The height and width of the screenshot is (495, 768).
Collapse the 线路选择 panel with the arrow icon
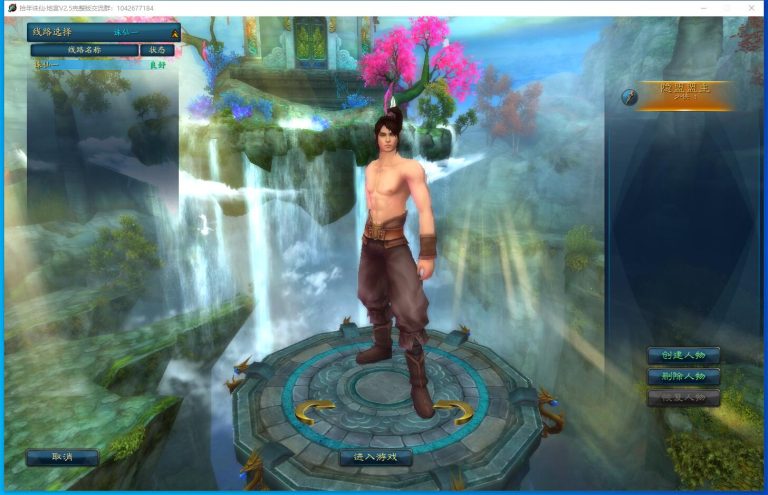click(x=174, y=33)
